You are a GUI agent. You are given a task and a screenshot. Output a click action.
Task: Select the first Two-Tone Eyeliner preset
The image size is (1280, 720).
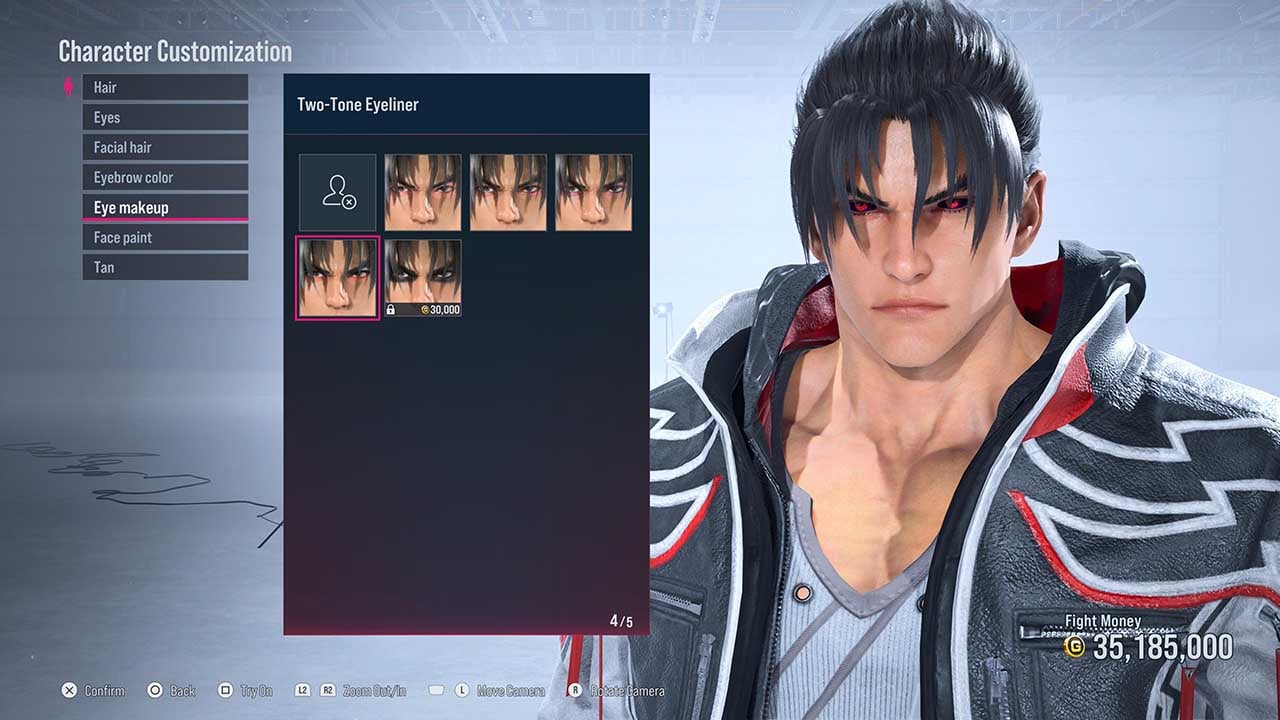tap(422, 191)
